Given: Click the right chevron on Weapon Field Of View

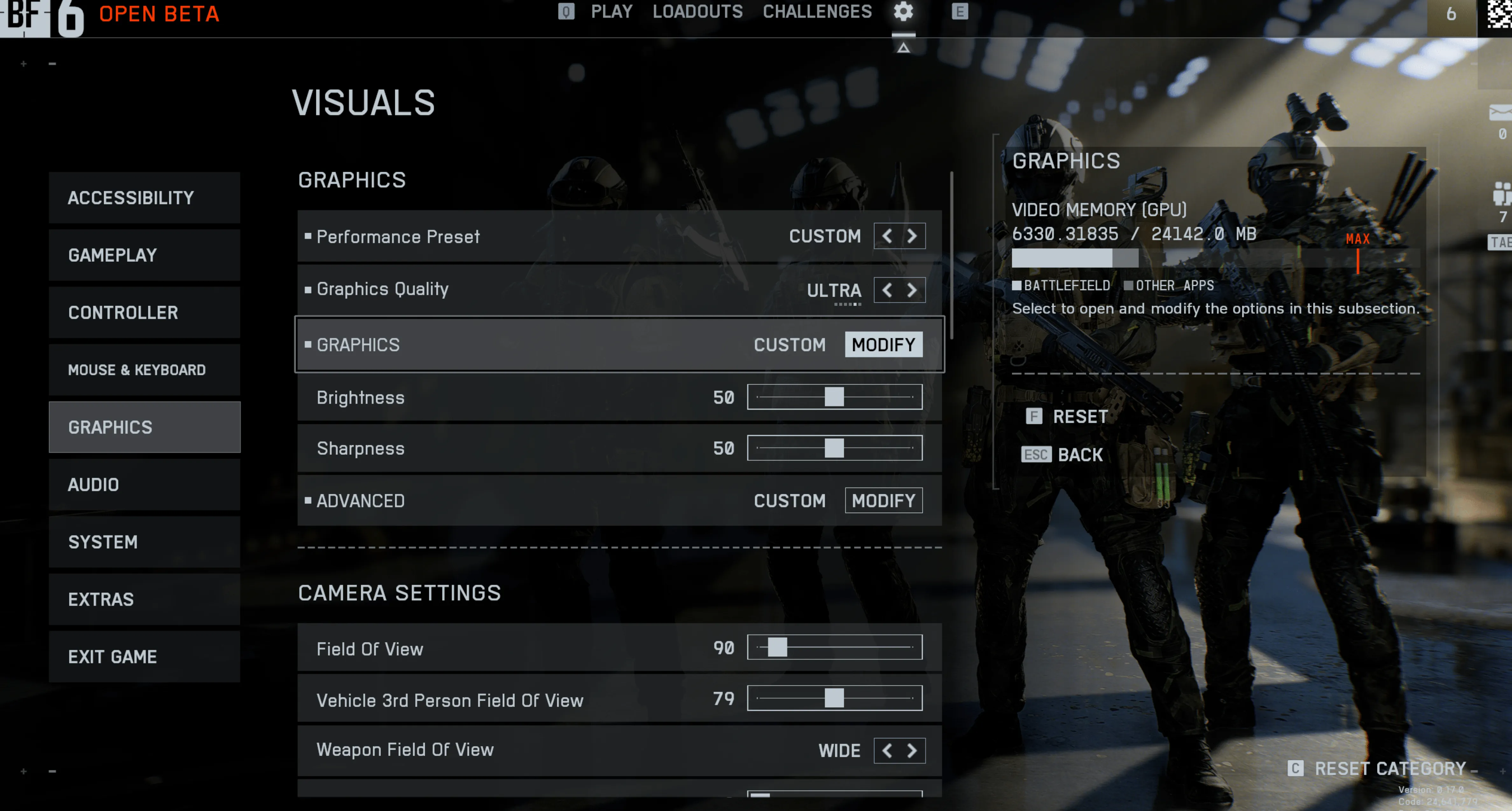Looking at the screenshot, I should coord(912,750).
